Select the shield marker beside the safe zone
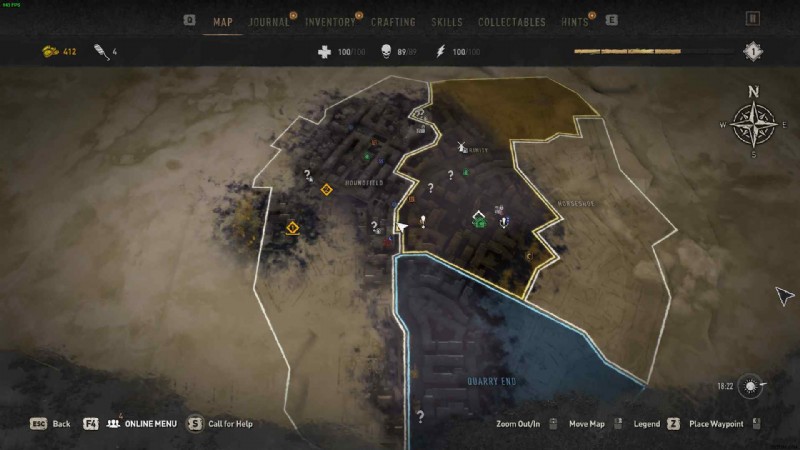The image size is (800, 450). pyautogui.click(x=504, y=221)
